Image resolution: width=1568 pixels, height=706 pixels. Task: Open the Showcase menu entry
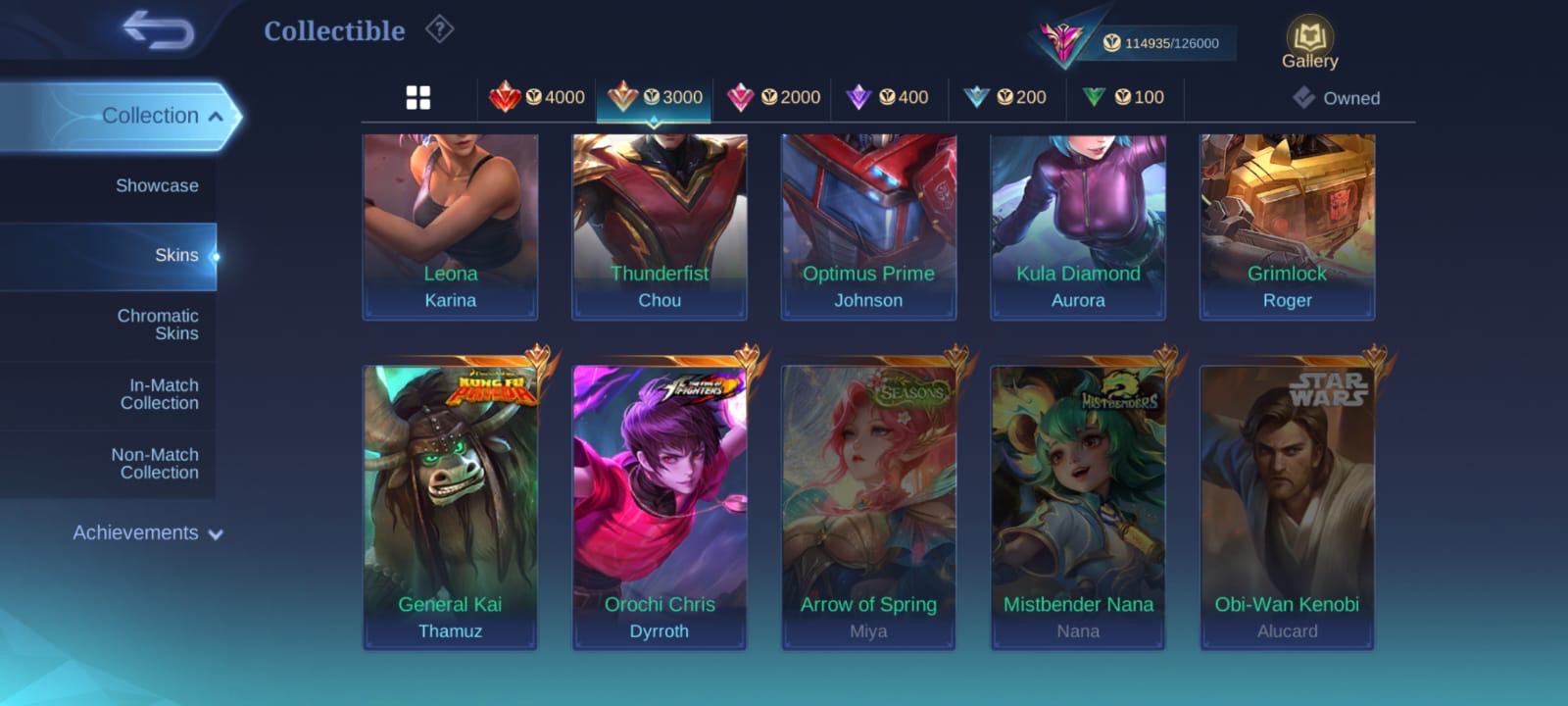tap(157, 185)
